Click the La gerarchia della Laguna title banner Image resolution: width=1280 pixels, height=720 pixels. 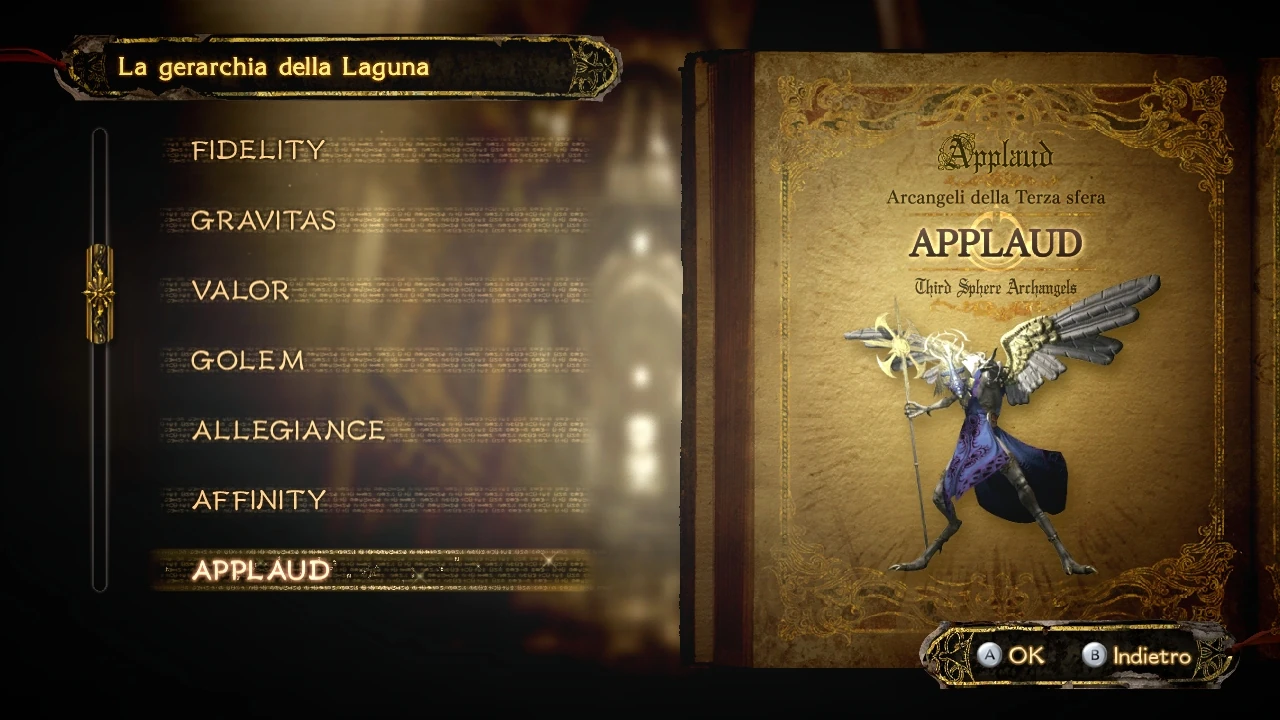(275, 68)
